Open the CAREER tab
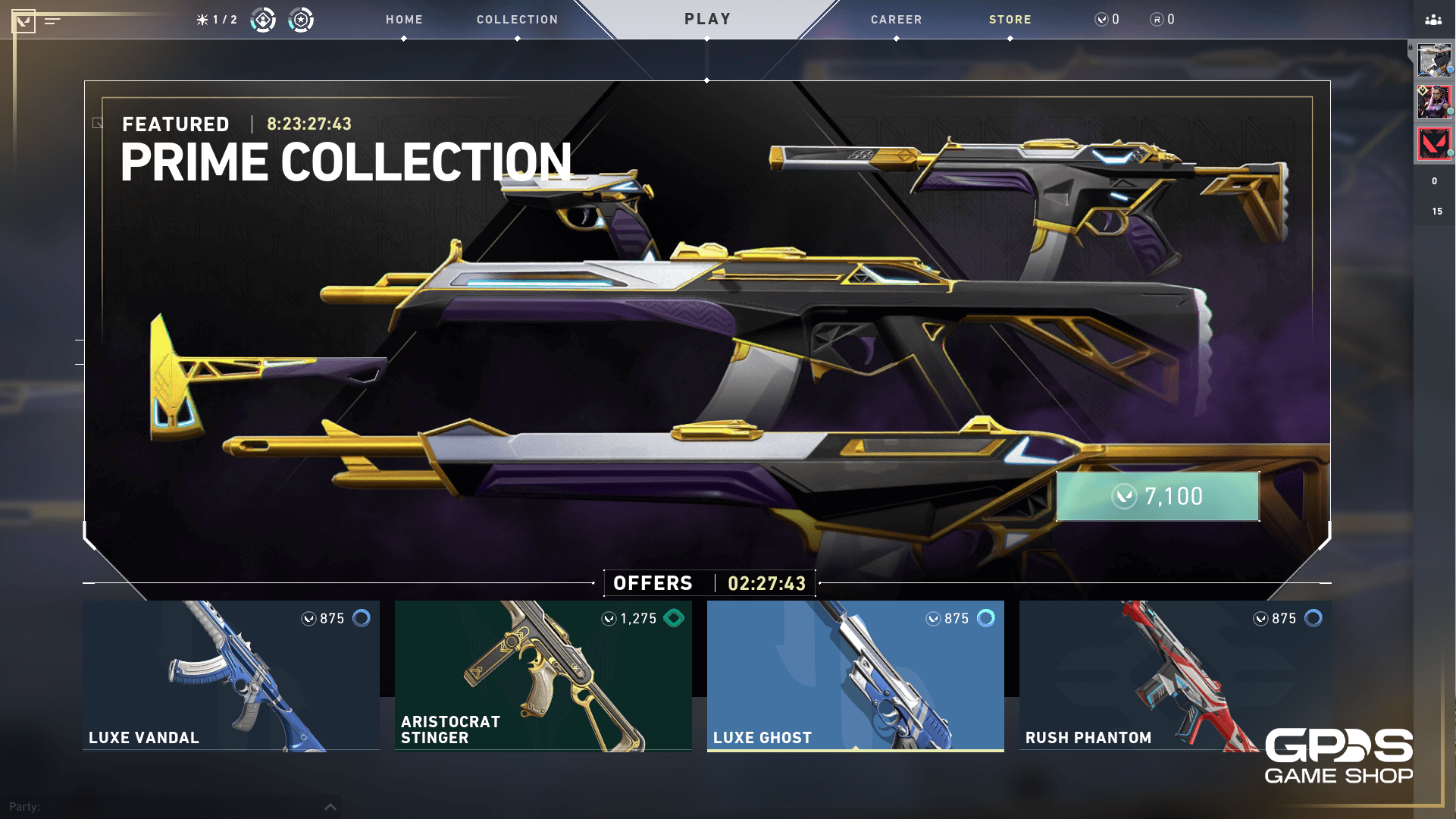This screenshot has height=819, width=1456. coord(896,20)
